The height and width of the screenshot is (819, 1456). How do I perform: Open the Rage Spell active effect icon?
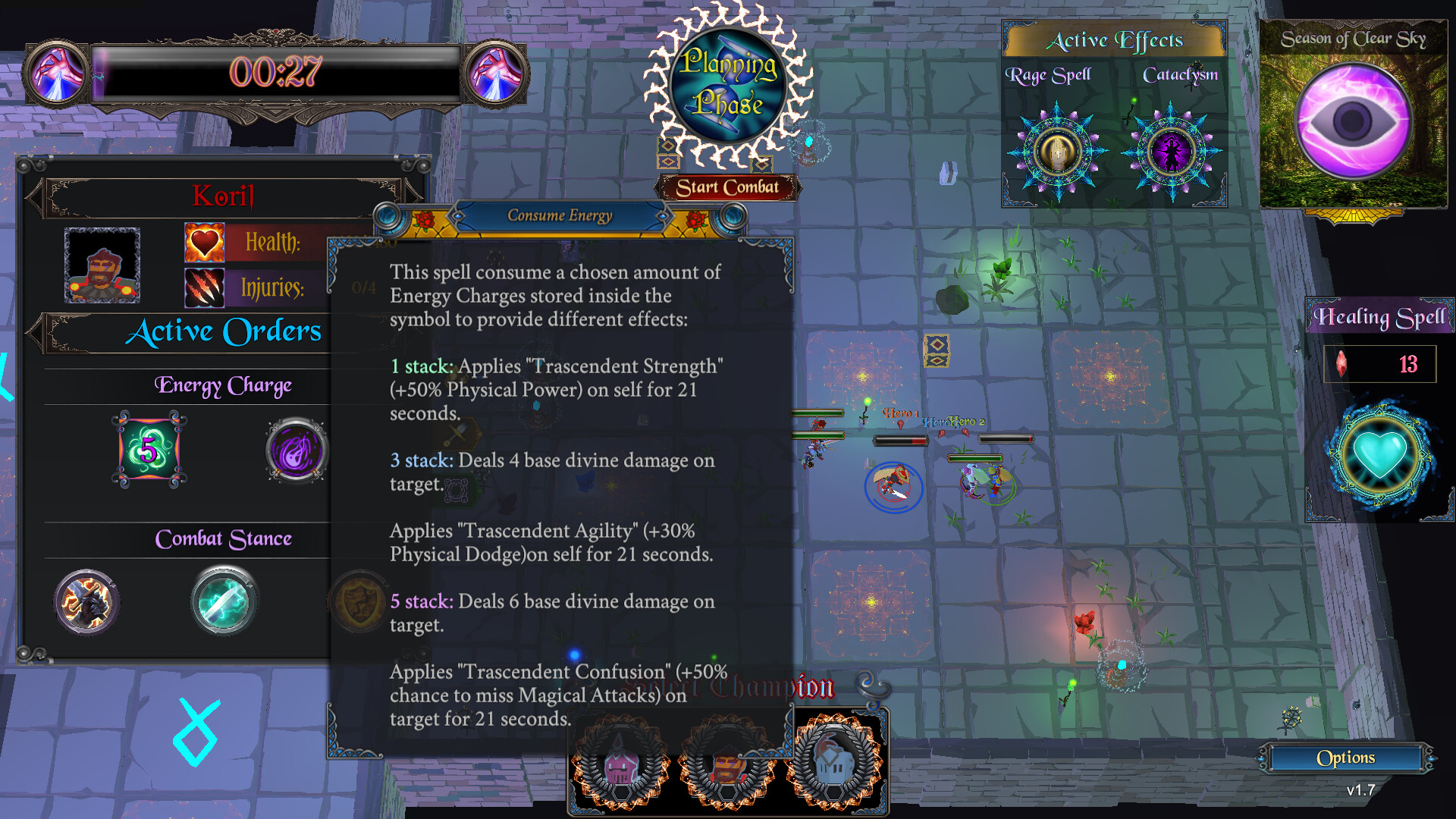1057,152
